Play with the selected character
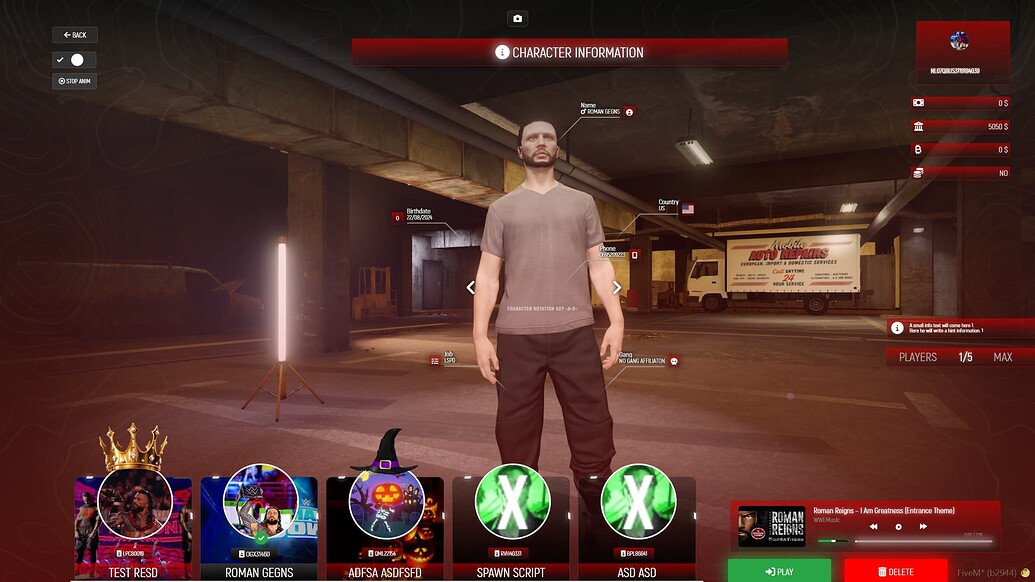The width and height of the screenshot is (1035, 582). (779, 572)
